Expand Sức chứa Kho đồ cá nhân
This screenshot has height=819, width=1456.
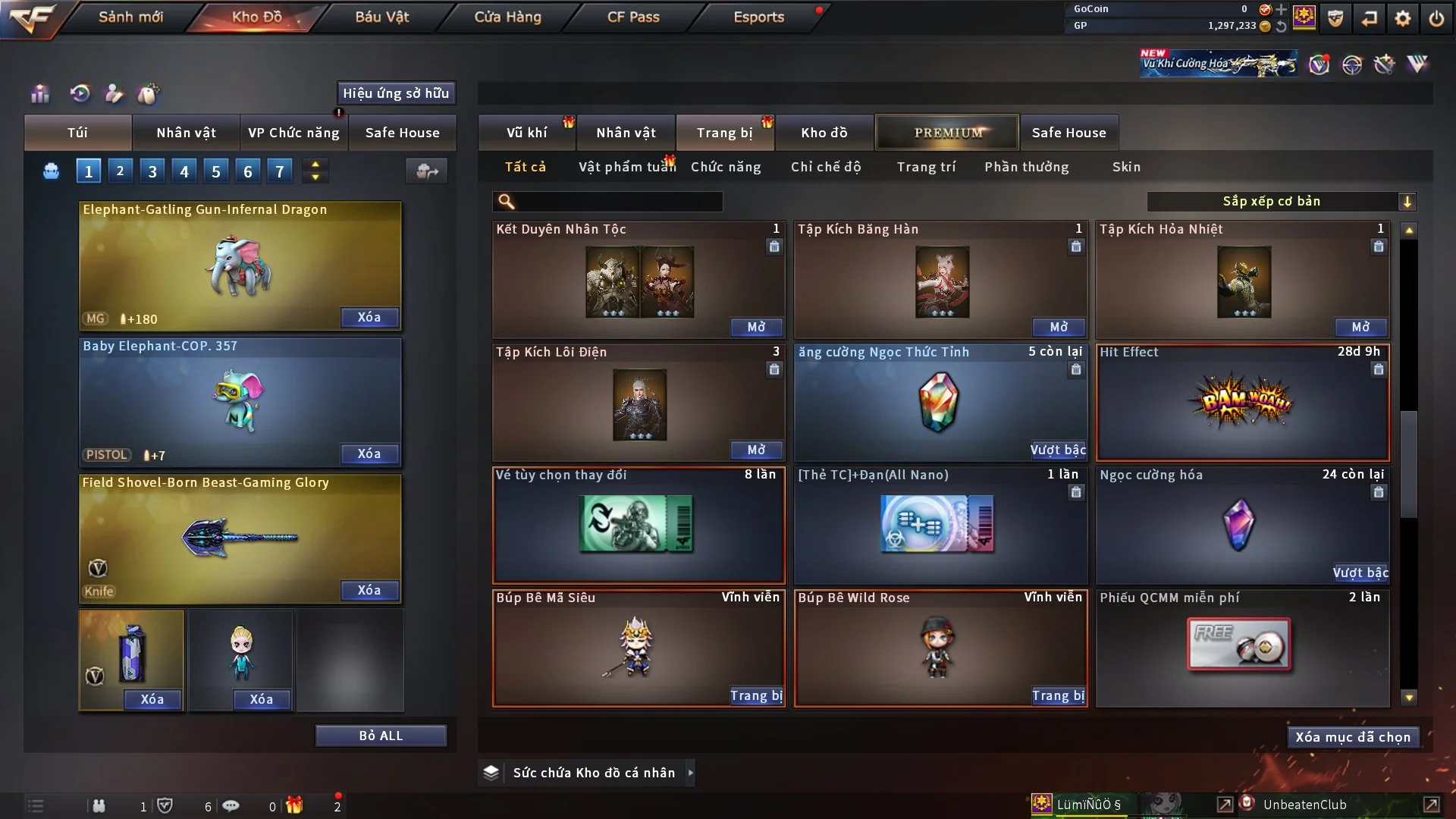click(x=690, y=773)
